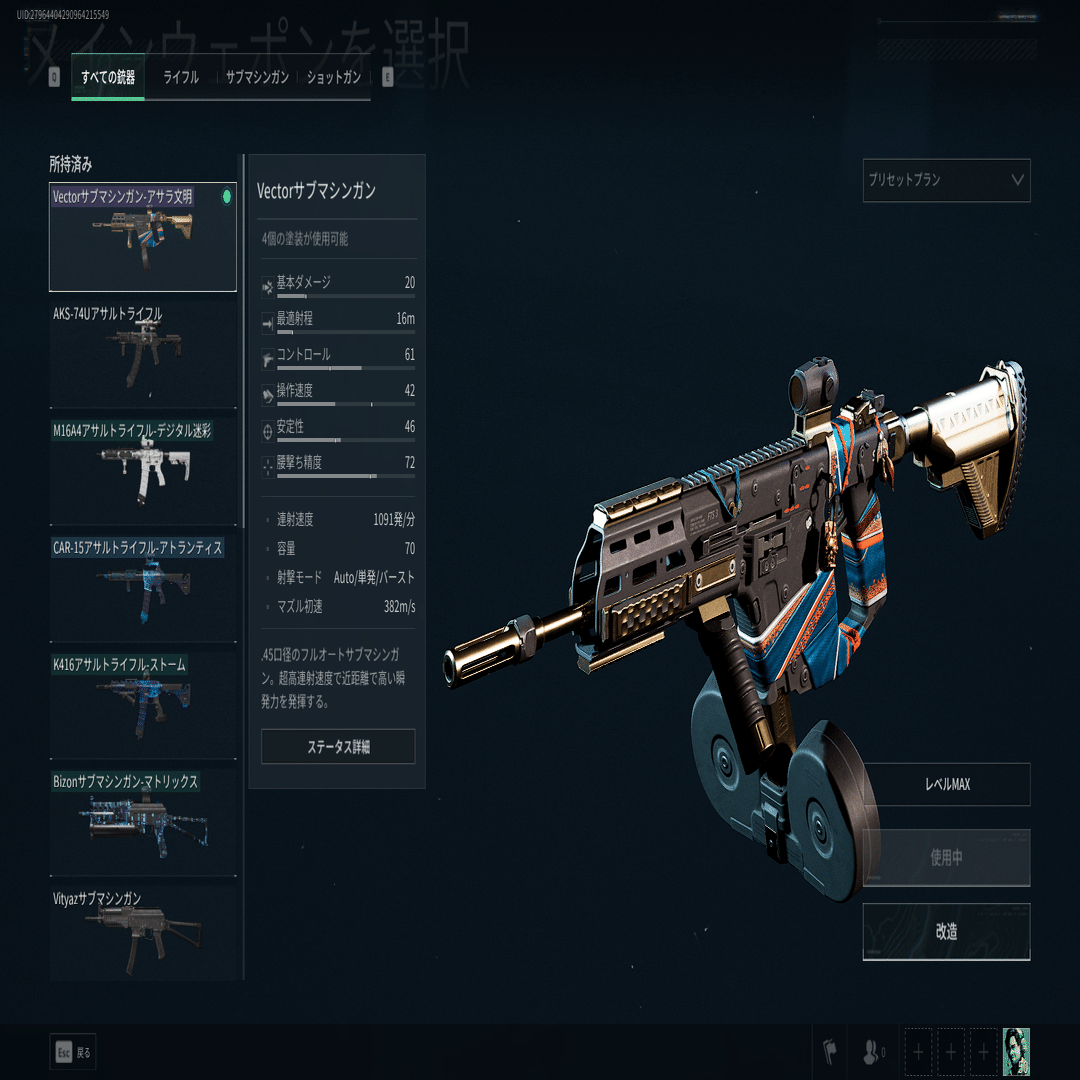Choose the AKS-74Uアサルトライフル entry

coord(143,354)
